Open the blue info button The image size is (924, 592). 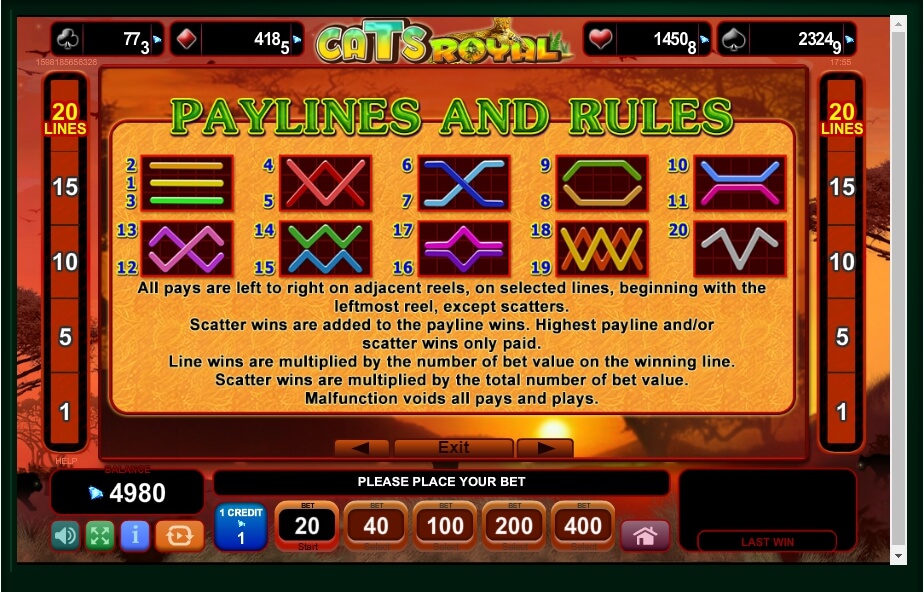(134, 535)
